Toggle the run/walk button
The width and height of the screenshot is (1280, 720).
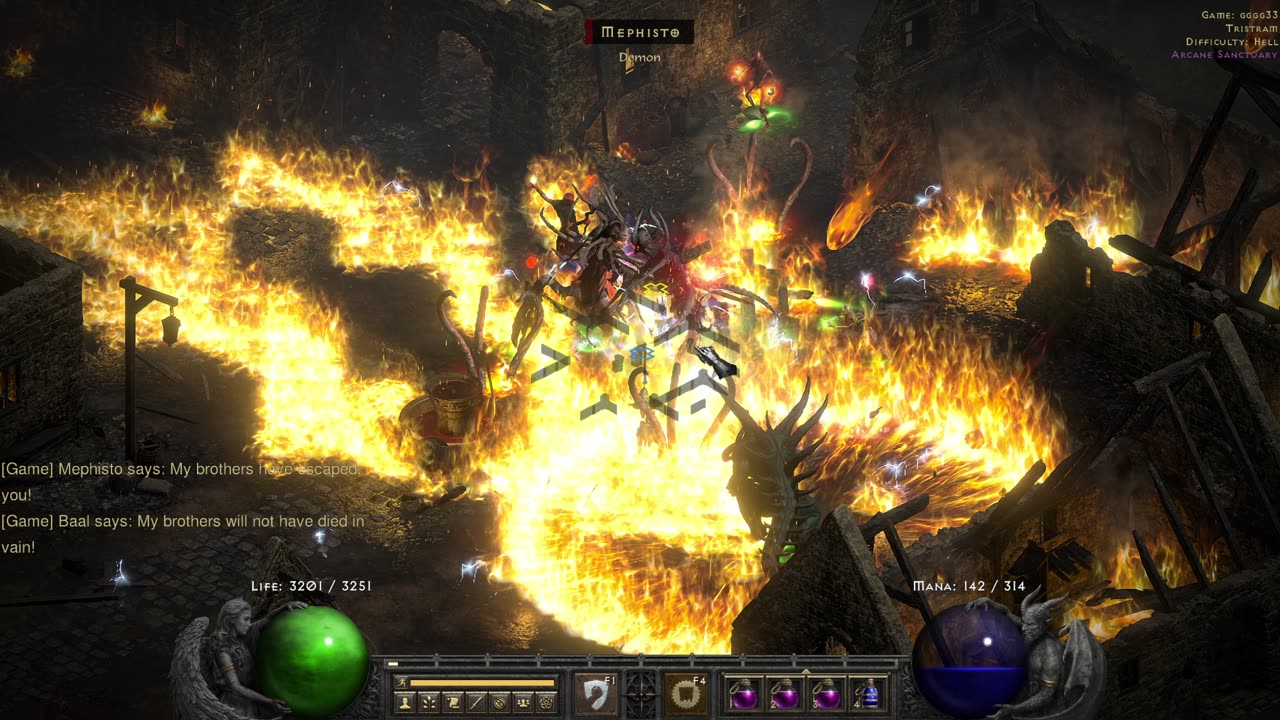click(401, 683)
